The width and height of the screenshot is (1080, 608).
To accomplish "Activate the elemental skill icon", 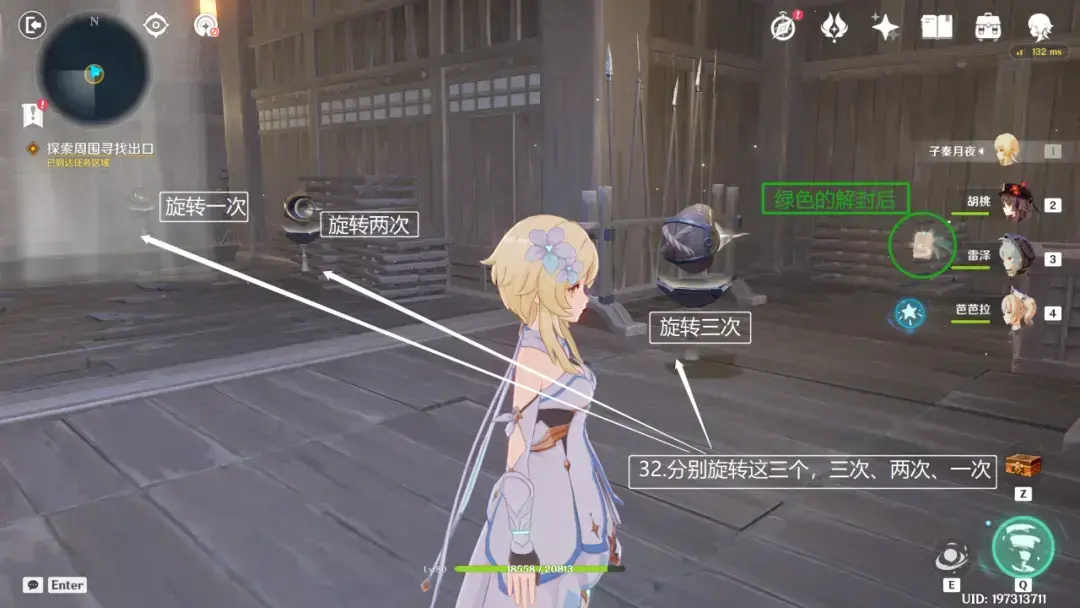I will (949, 558).
